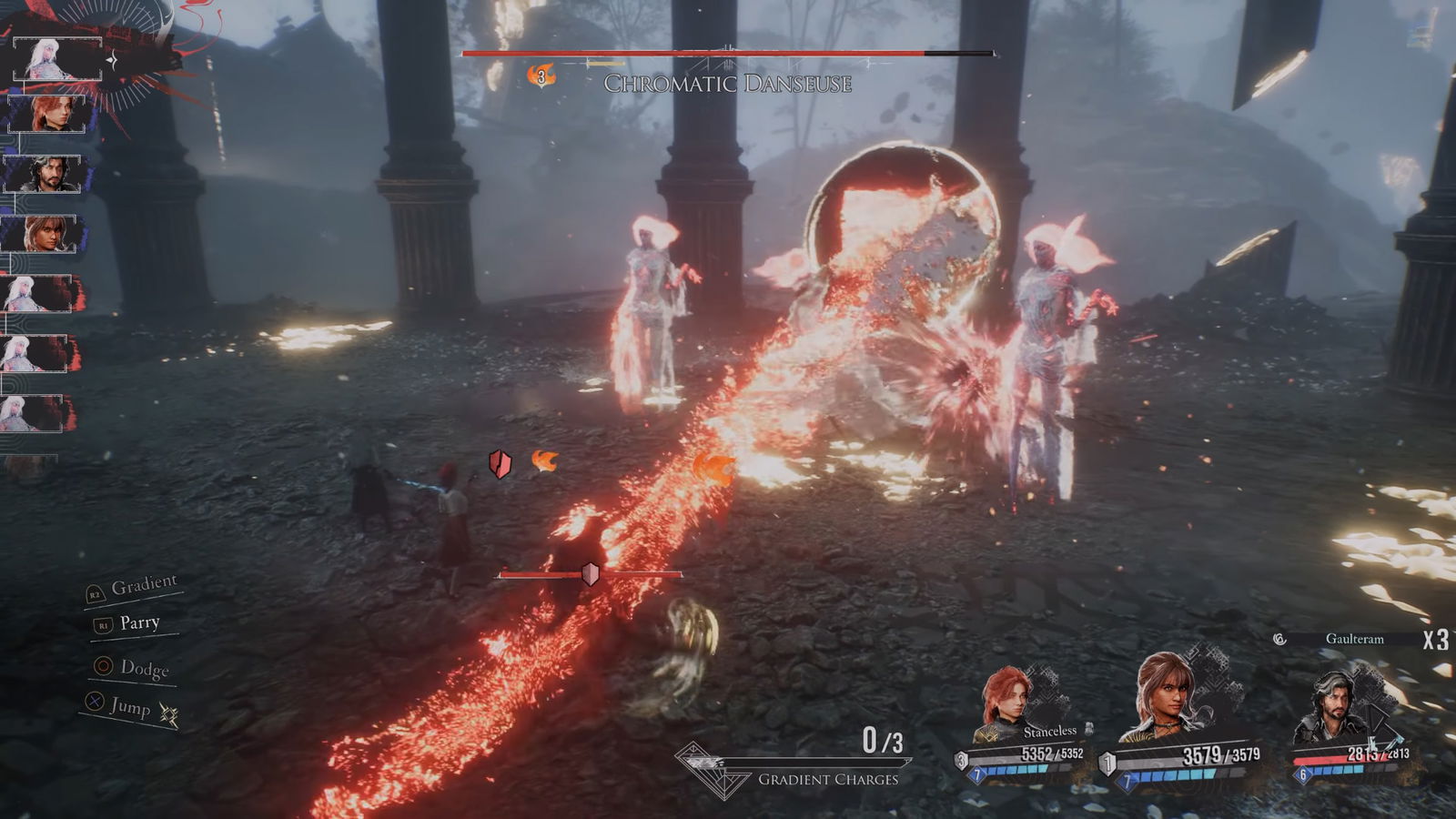Image resolution: width=1456 pixels, height=819 pixels.
Task: Click the level 3 badge on Stanceless's health bar
Action: (962, 759)
